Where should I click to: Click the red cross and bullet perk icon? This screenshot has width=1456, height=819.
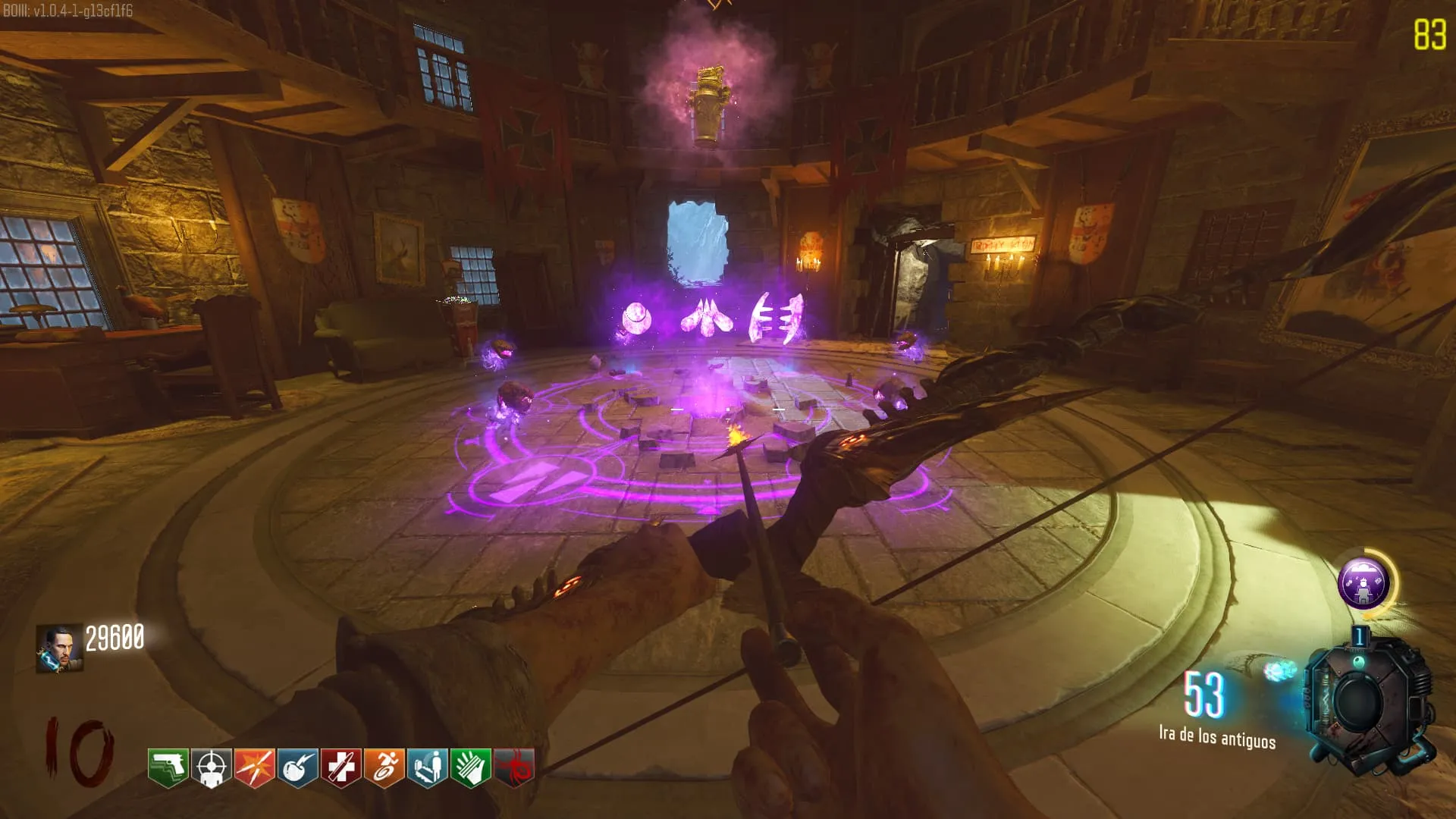click(x=340, y=767)
